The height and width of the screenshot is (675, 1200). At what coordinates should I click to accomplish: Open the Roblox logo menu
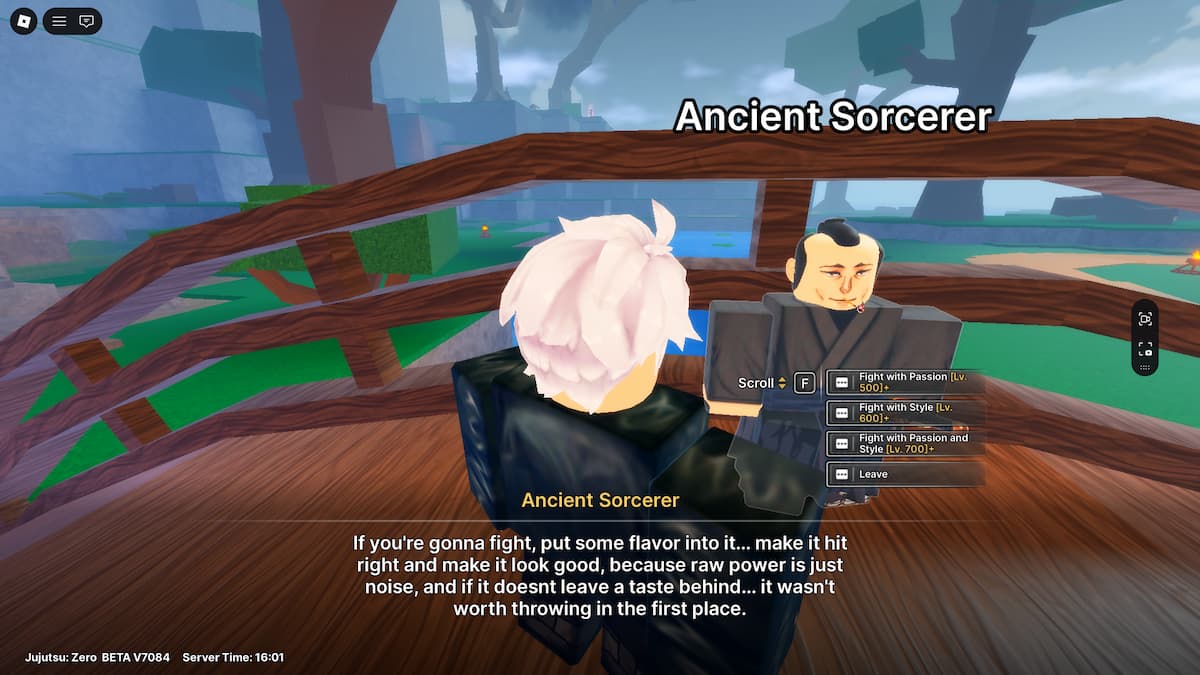point(23,21)
